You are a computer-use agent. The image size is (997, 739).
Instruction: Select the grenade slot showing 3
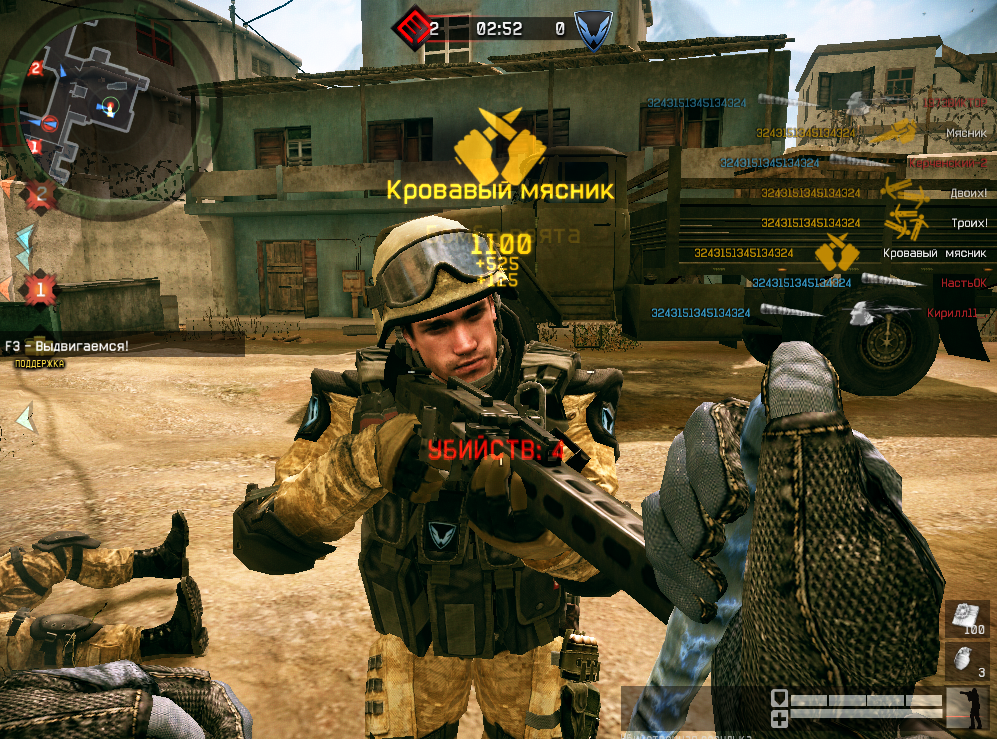[x=967, y=662]
